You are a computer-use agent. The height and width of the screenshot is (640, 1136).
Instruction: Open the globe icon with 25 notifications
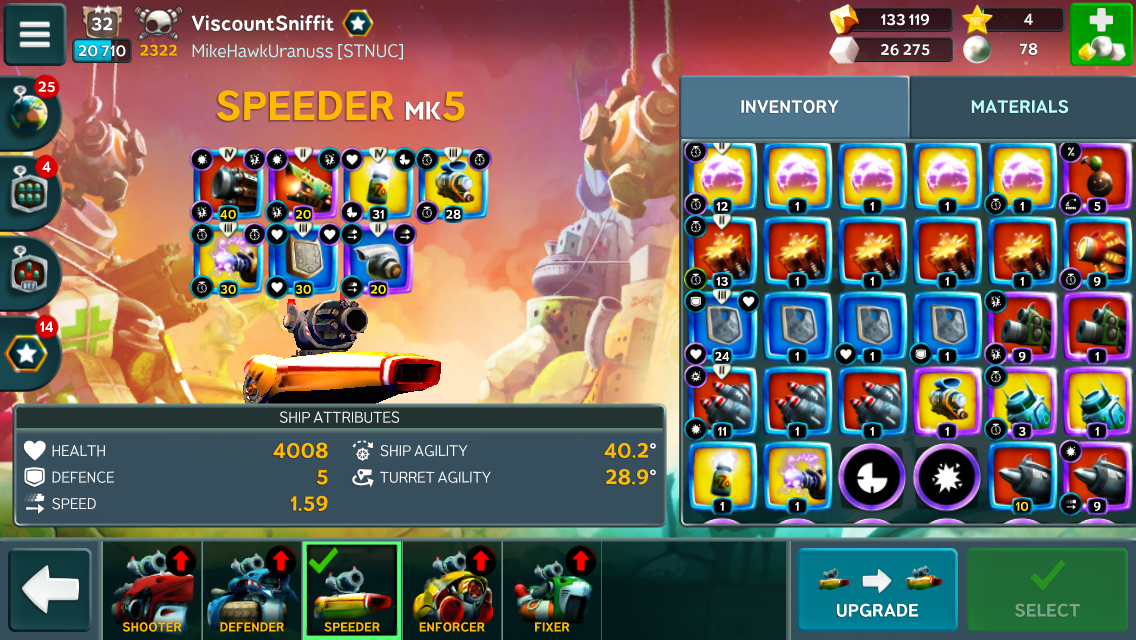click(30, 111)
